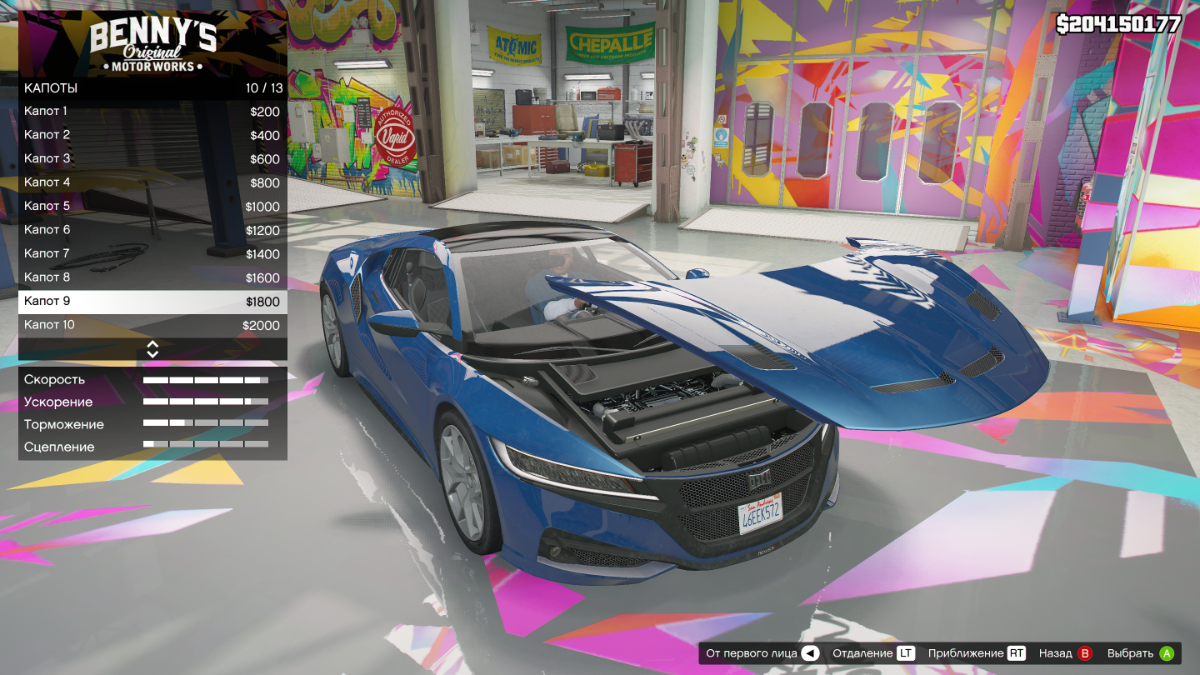Click the Капот 6 row
The image size is (1200, 675).
tap(152, 230)
